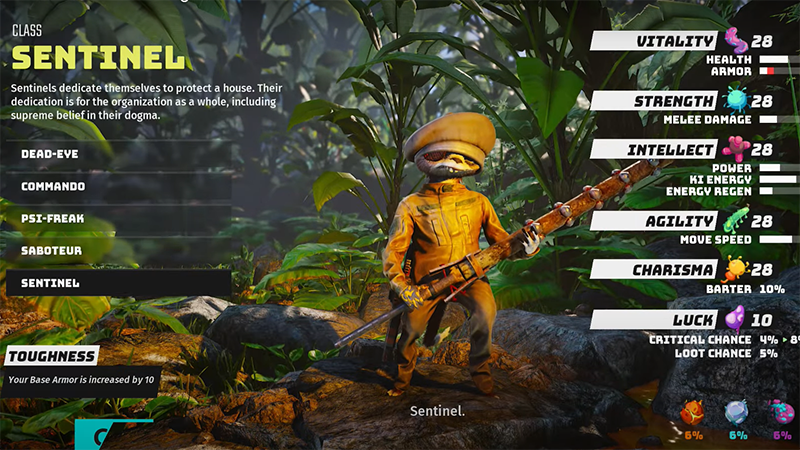Choose the Commando class entry

pyautogui.click(x=118, y=186)
